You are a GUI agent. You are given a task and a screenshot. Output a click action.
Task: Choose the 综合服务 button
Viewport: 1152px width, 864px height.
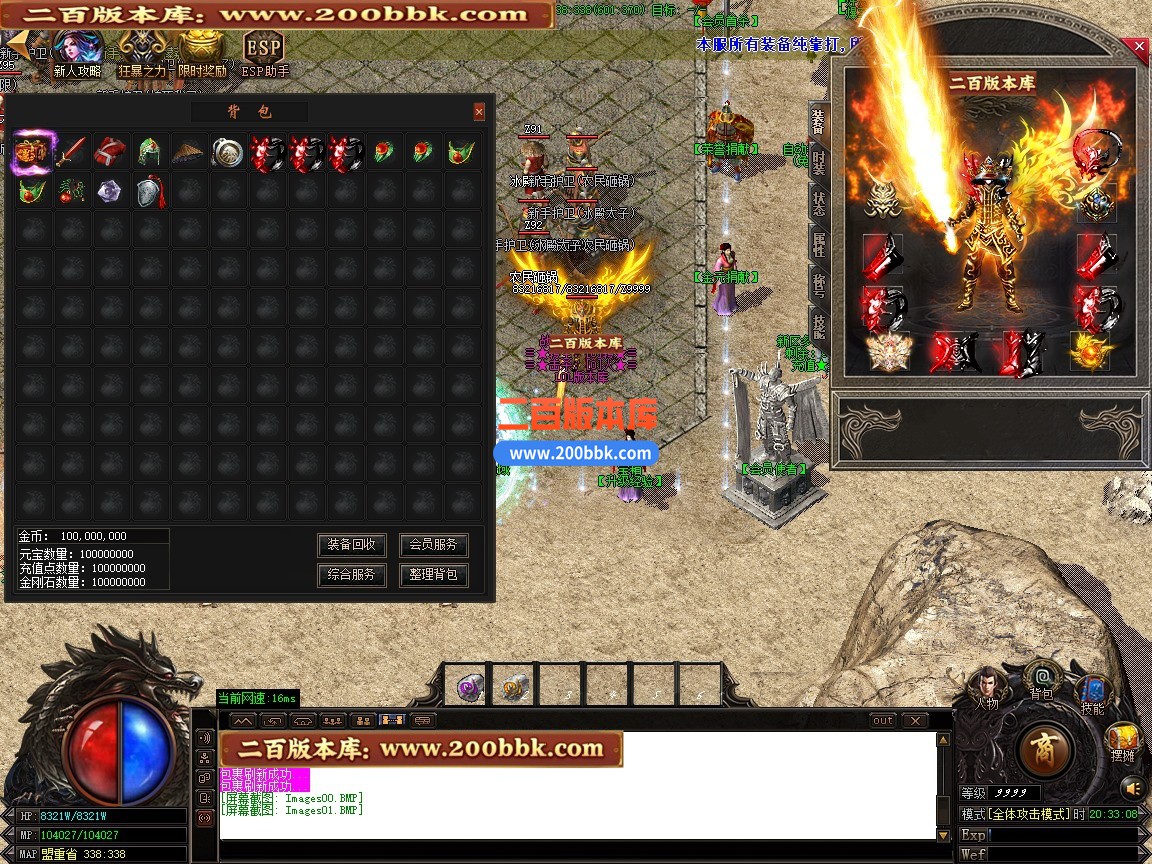352,575
